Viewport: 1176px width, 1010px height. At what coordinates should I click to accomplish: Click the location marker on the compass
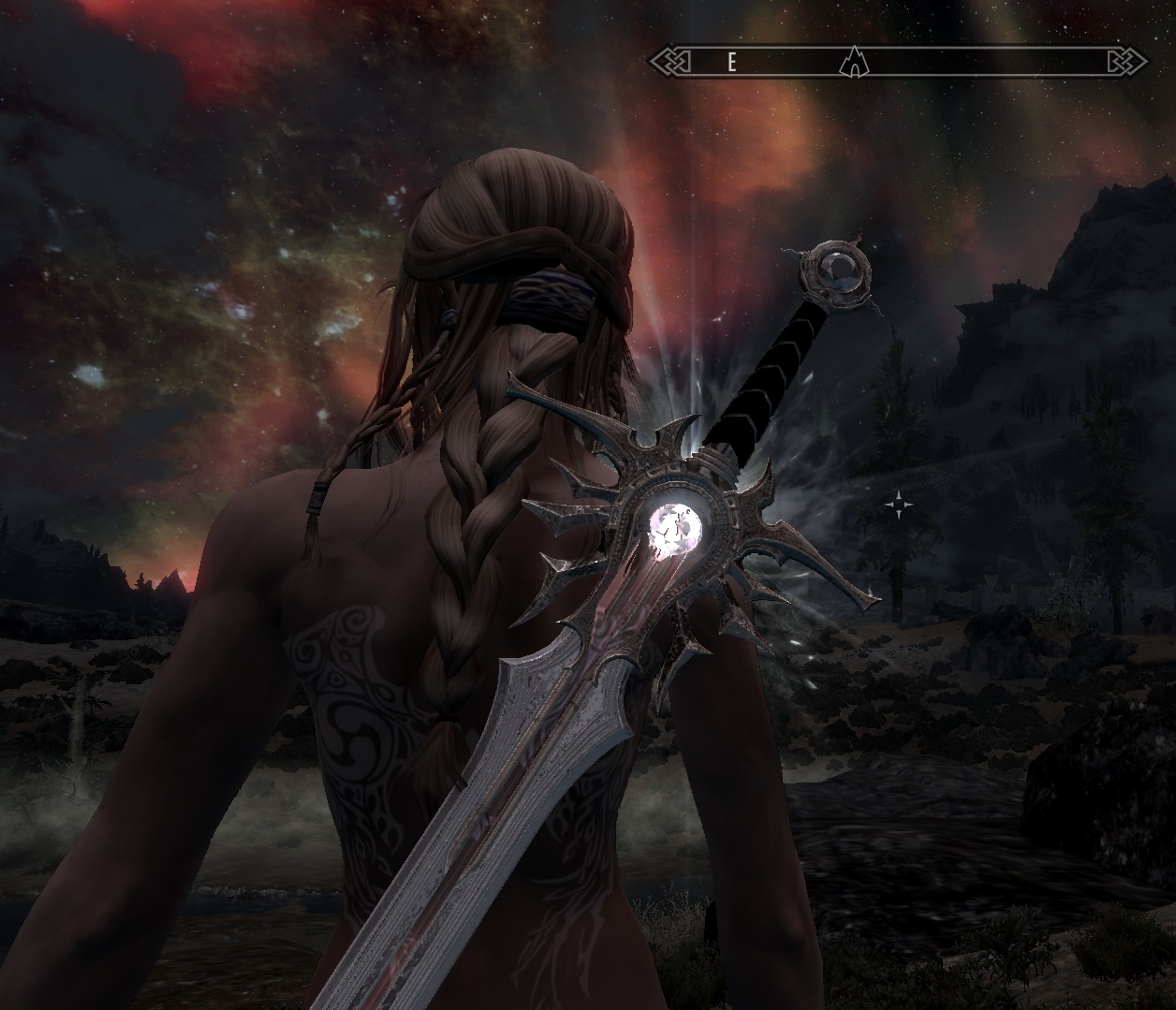852,62
